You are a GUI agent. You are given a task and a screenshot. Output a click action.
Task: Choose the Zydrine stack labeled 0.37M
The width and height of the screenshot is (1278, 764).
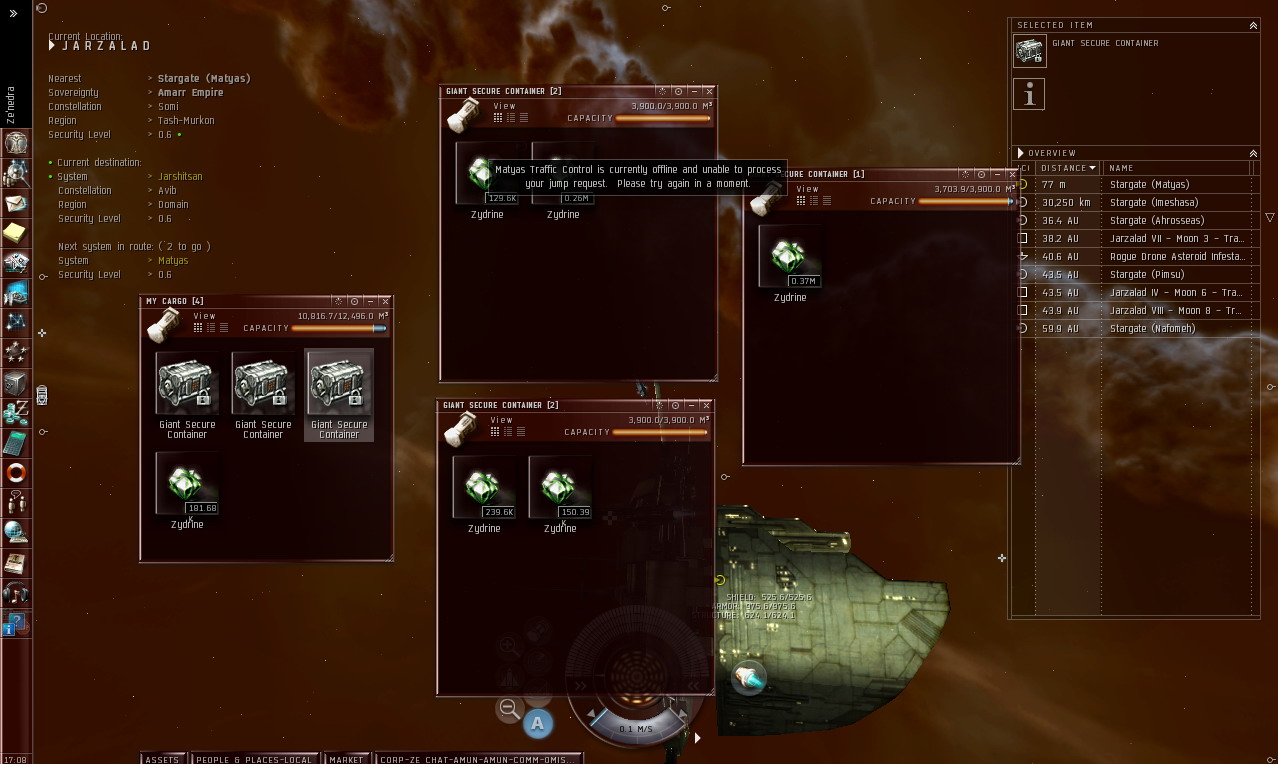[x=790, y=257]
